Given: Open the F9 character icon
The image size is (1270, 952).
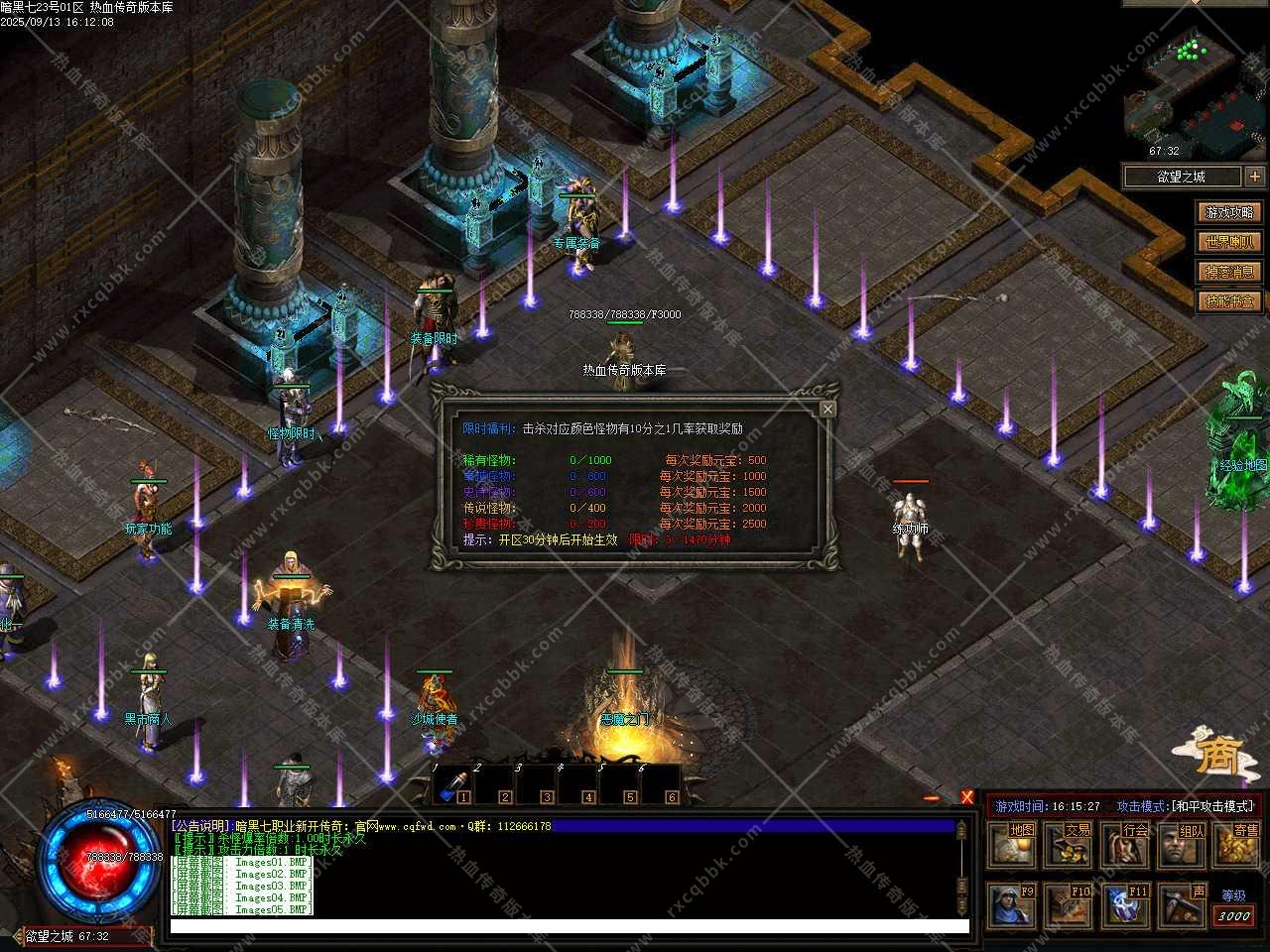Looking at the screenshot, I should coord(1012,905).
